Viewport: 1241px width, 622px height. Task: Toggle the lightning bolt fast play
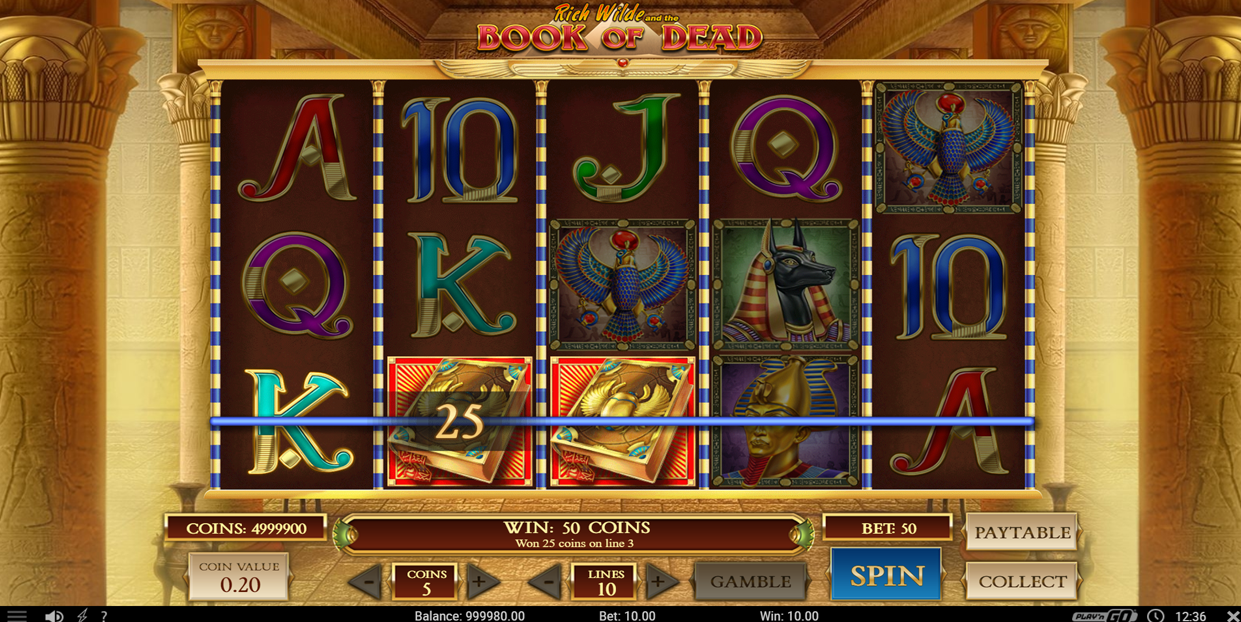click(82, 615)
